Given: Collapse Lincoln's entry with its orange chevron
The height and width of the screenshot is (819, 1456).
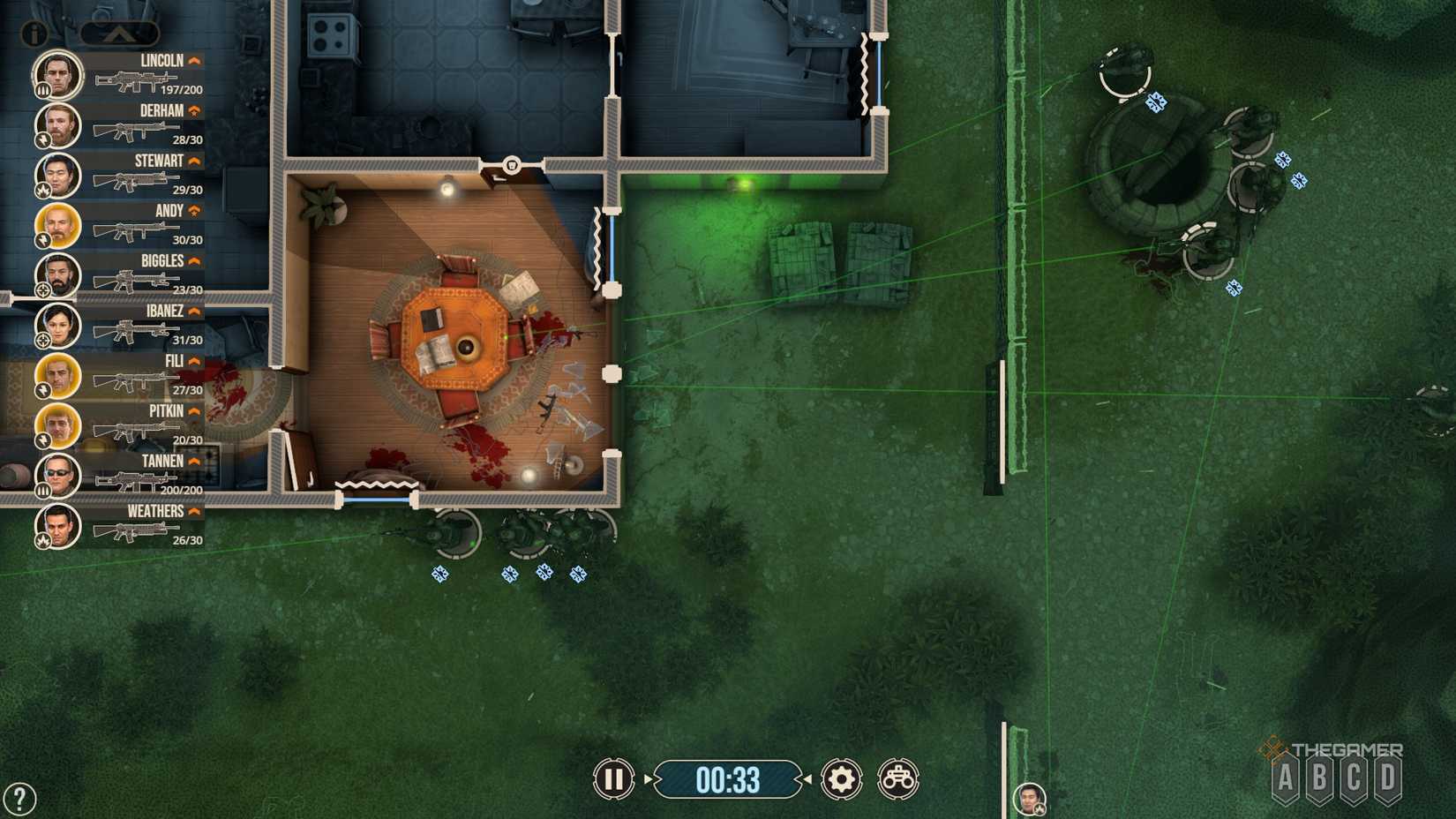Looking at the screenshot, I should click(x=195, y=60).
